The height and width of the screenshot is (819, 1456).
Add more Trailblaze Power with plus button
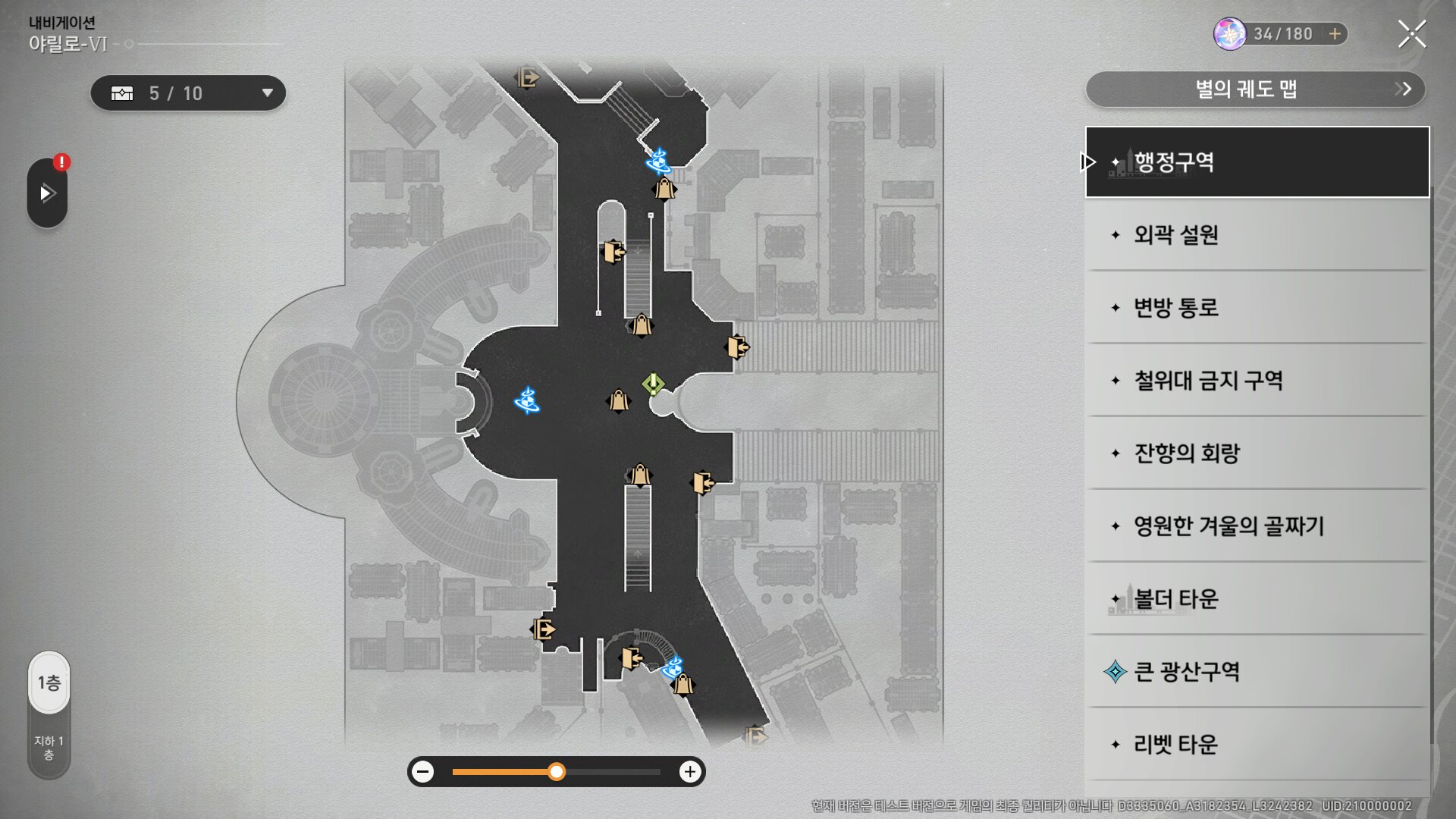[x=1335, y=34]
